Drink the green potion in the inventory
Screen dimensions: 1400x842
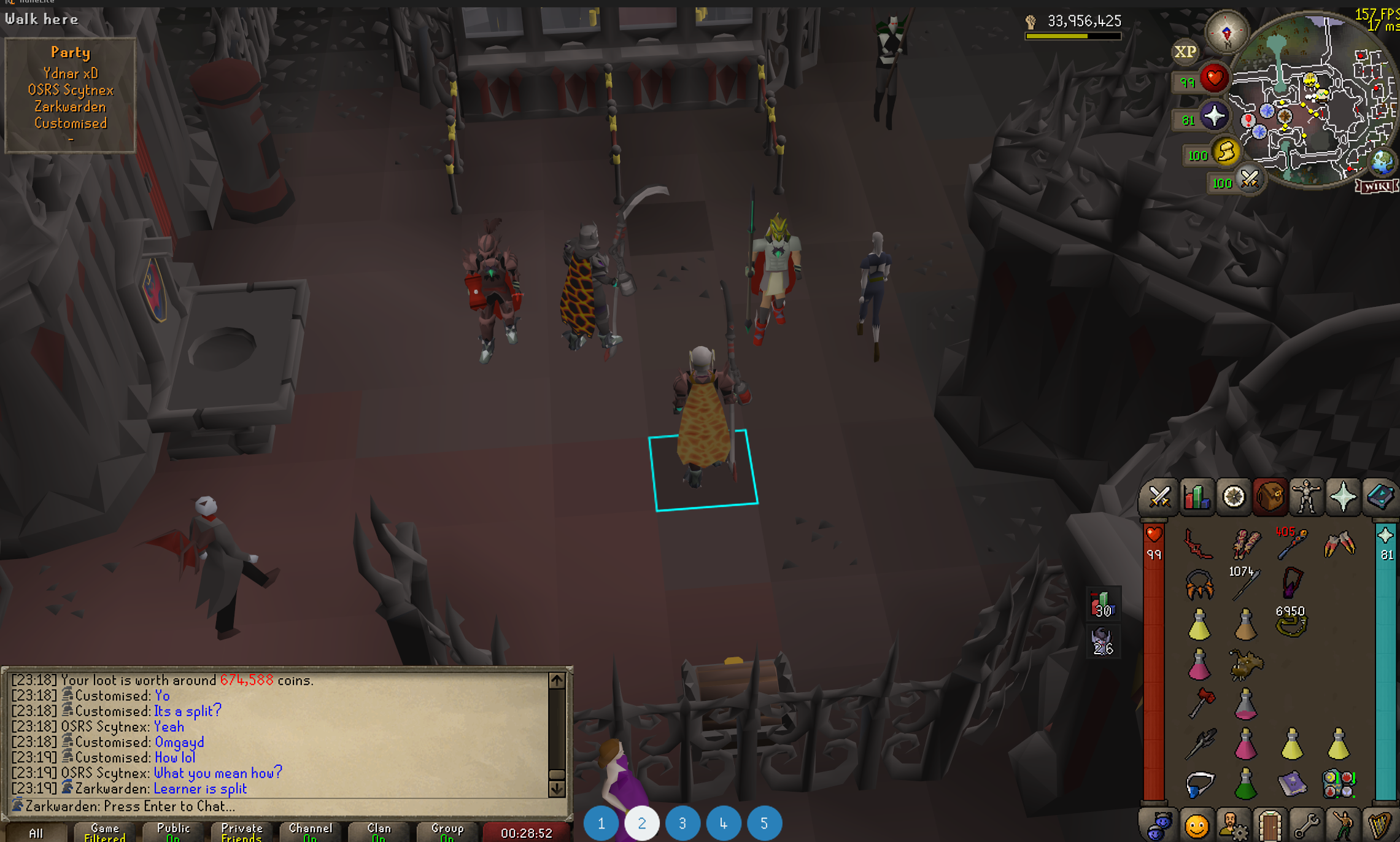1245,784
